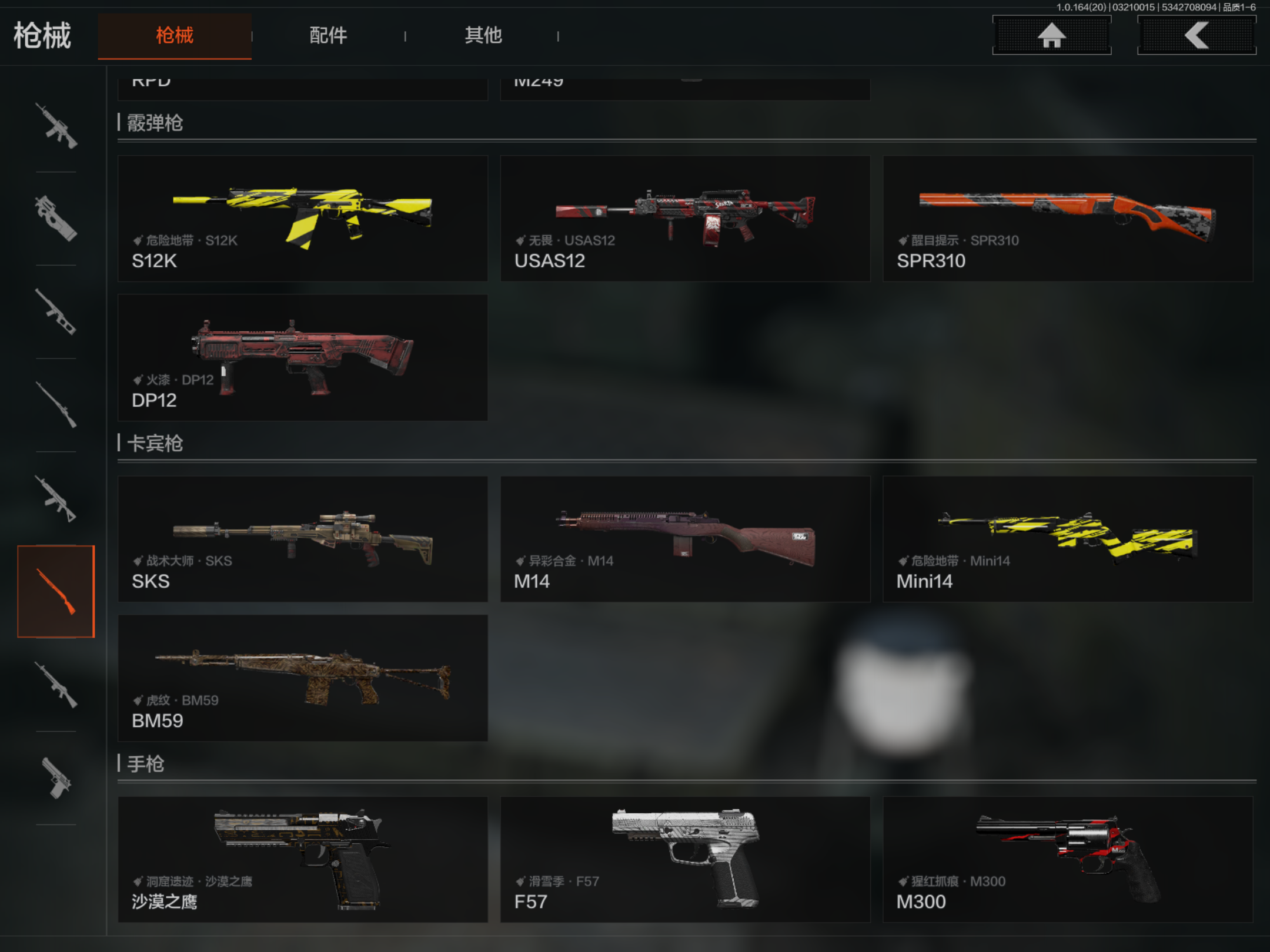
Task: Select the M14 rifle card
Action: [x=685, y=539]
